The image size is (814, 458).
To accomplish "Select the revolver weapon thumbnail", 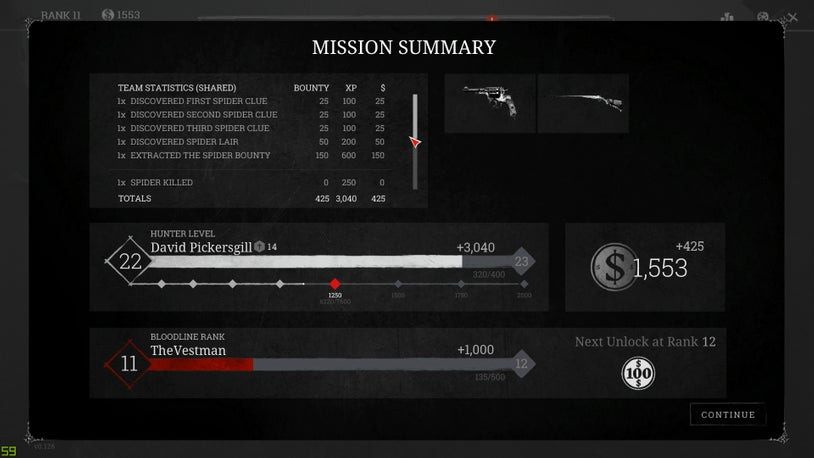I will pyautogui.click(x=489, y=102).
